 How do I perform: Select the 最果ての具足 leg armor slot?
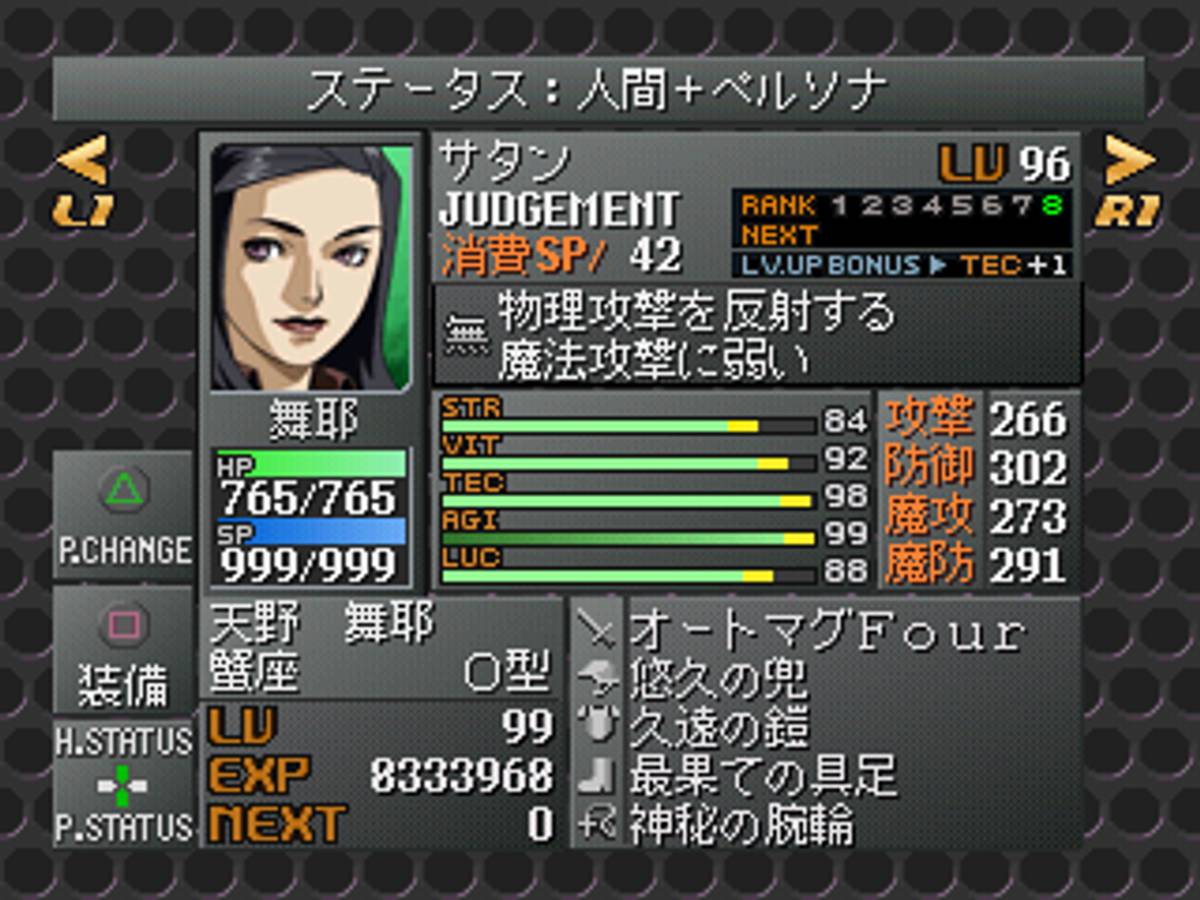click(x=762, y=776)
